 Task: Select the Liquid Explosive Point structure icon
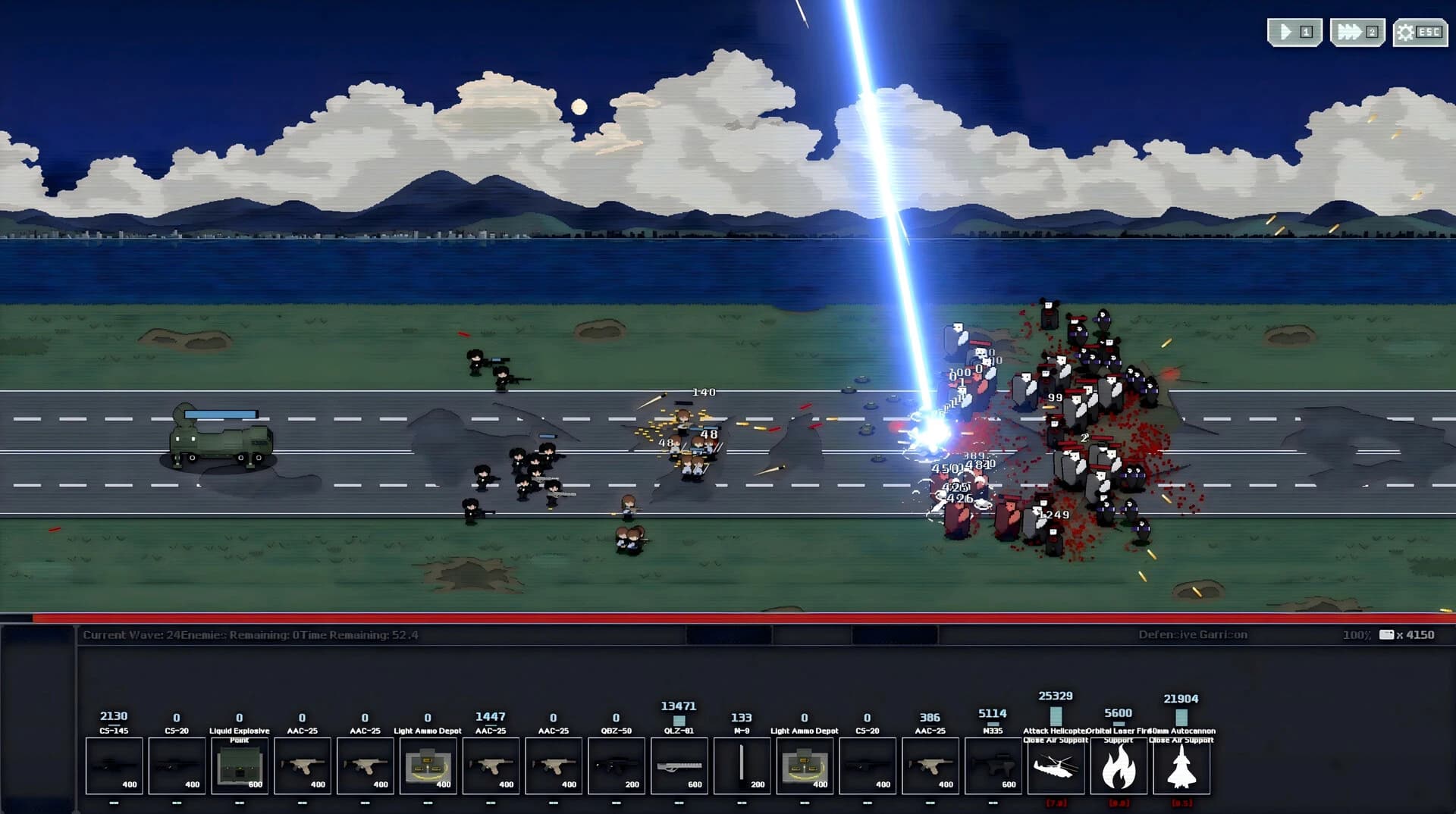point(240,765)
